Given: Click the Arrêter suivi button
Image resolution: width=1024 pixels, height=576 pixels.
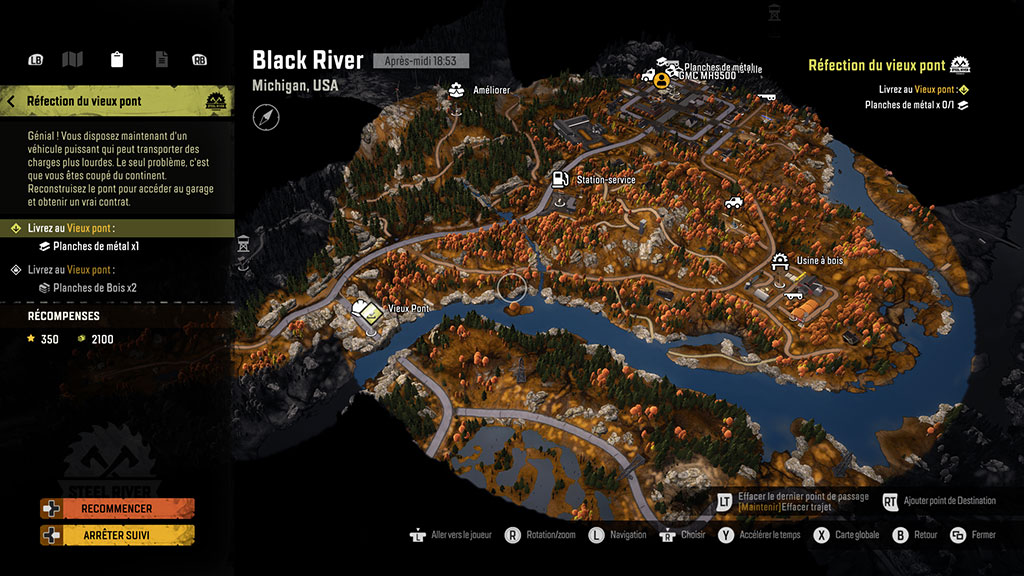Looking at the screenshot, I should (x=117, y=535).
